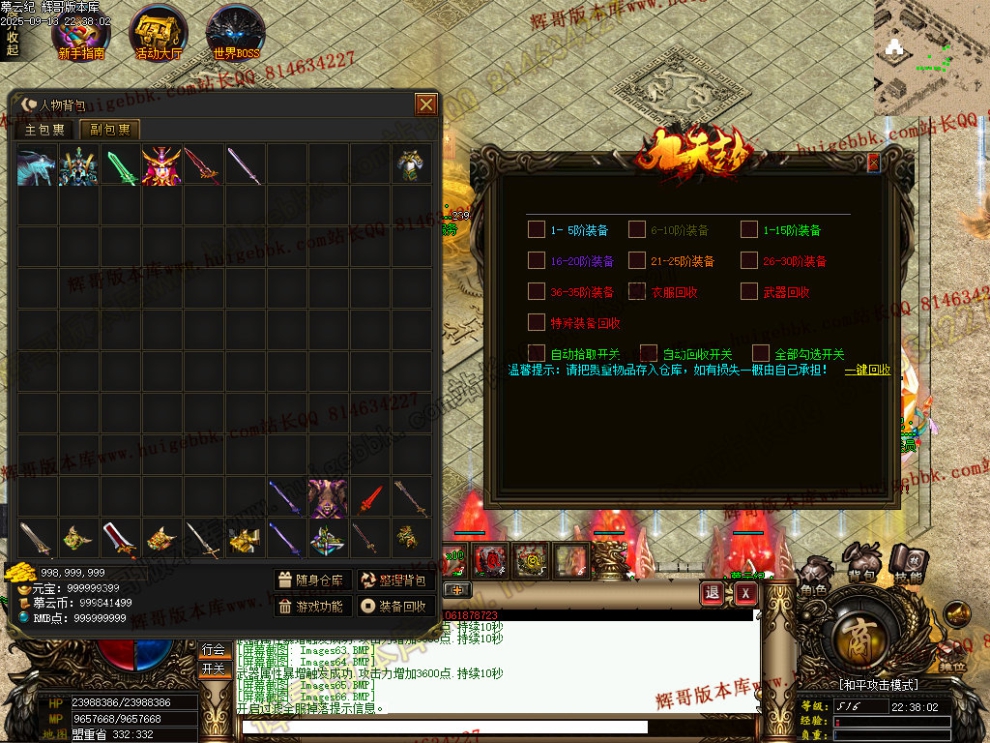Check the 16-20阶装备 option
The image size is (990, 743).
coord(536,261)
